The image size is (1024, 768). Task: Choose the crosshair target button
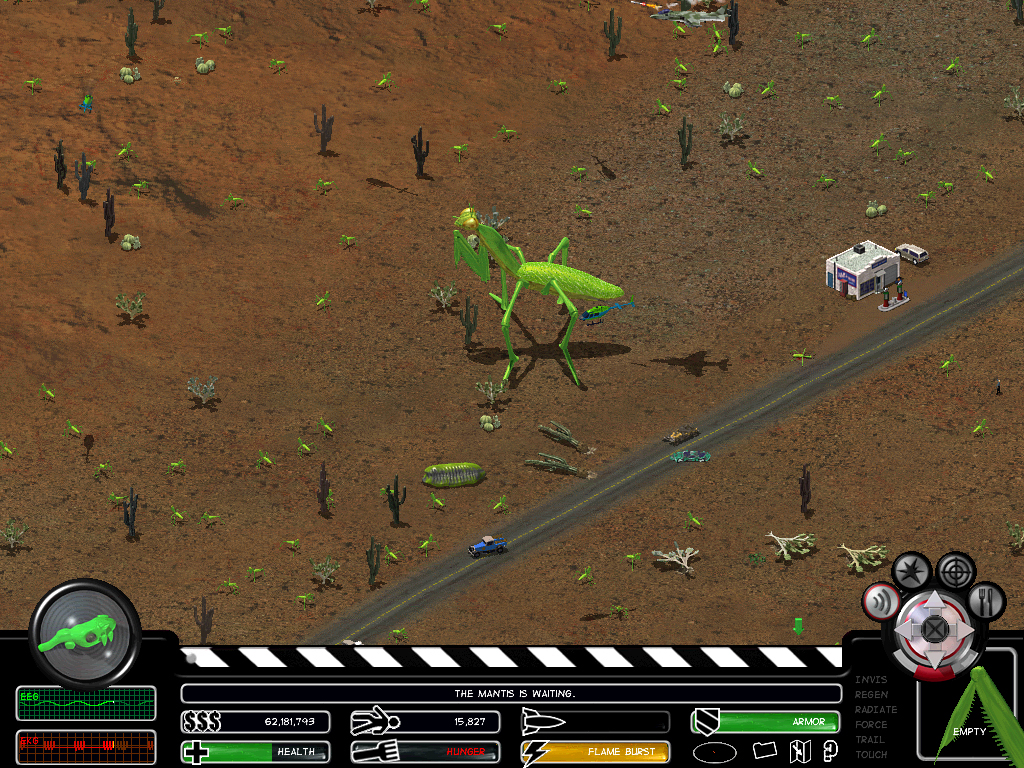coord(957,571)
